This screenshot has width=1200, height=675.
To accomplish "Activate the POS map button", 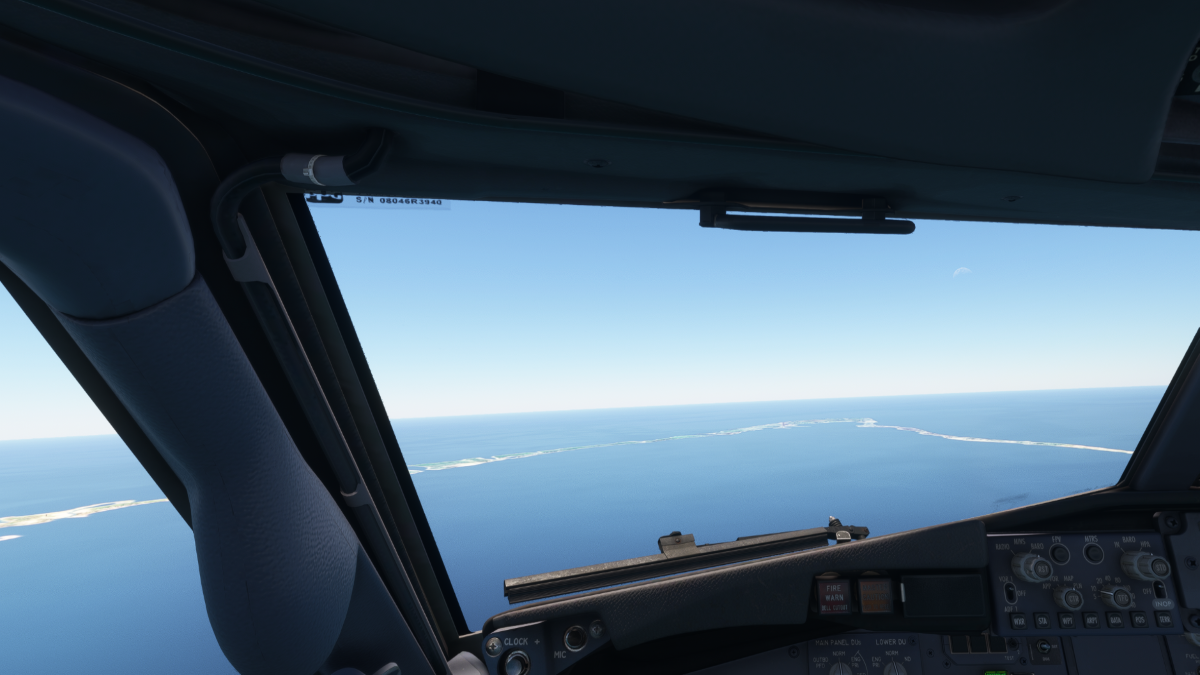I will [1138, 619].
